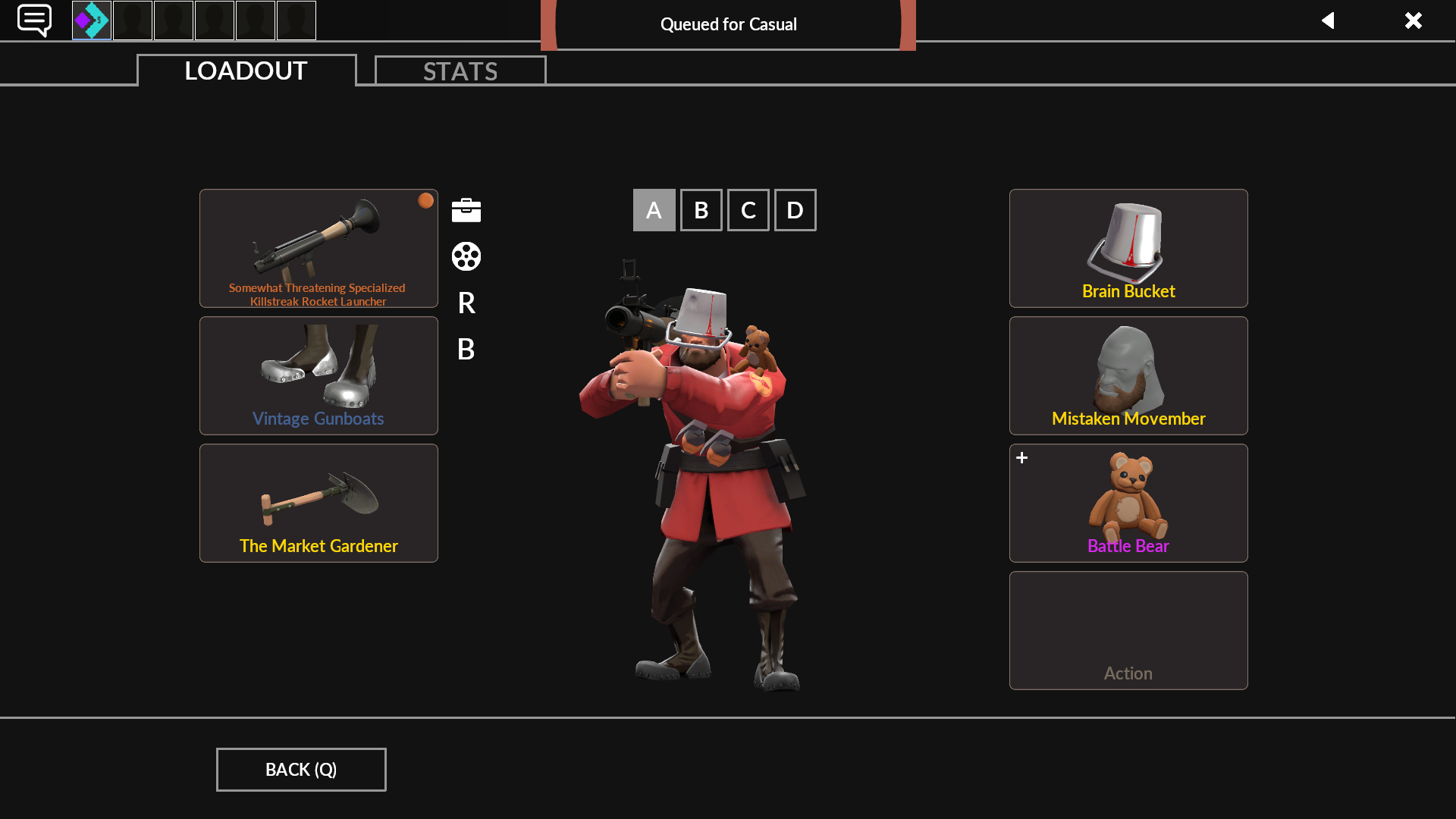
Task: Open the Vintage Gunboats slot
Action: (x=318, y=375)
